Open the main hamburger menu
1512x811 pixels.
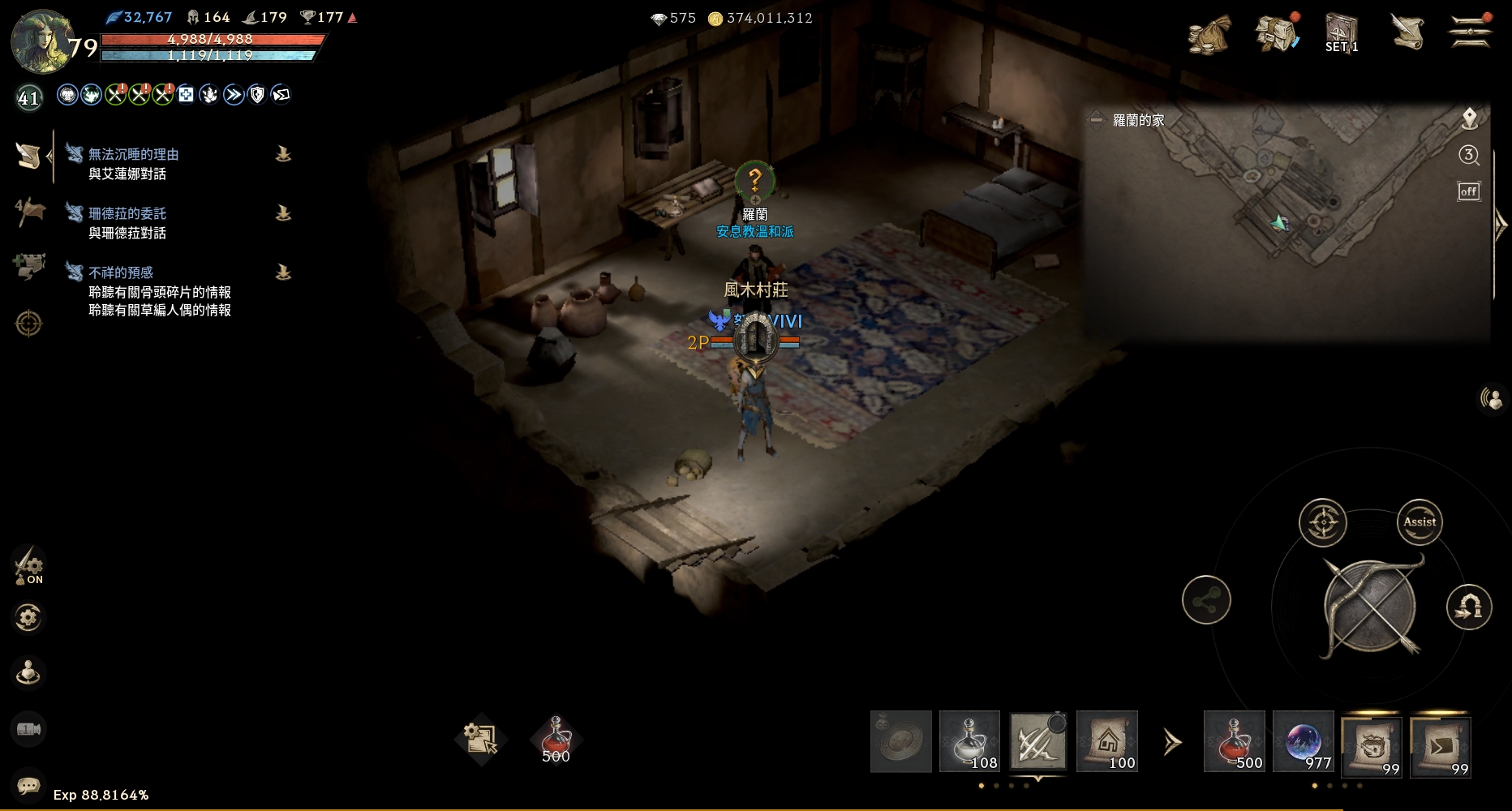tap(1471, 32)
